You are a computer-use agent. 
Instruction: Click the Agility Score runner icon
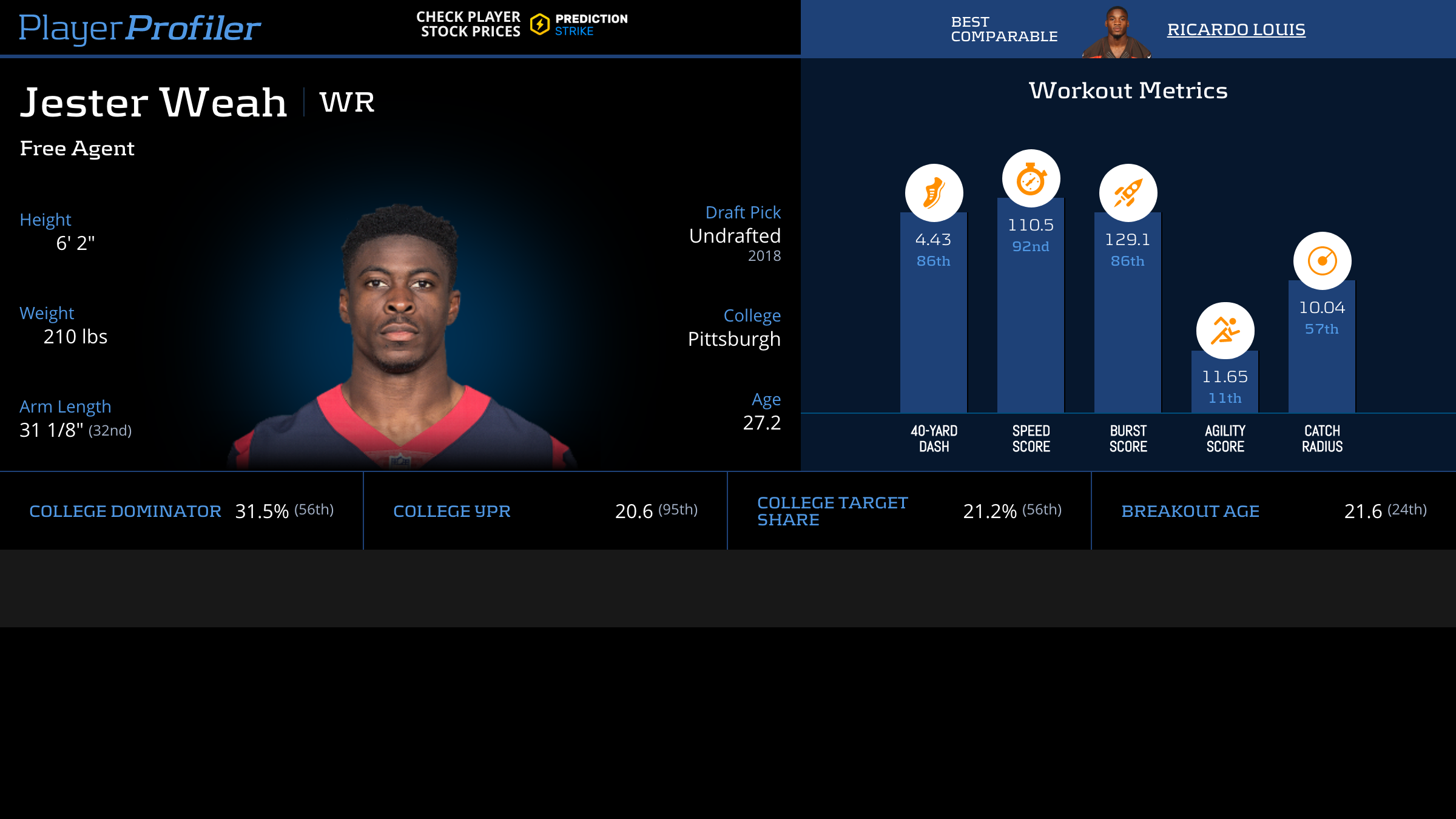coord(1225,331)
